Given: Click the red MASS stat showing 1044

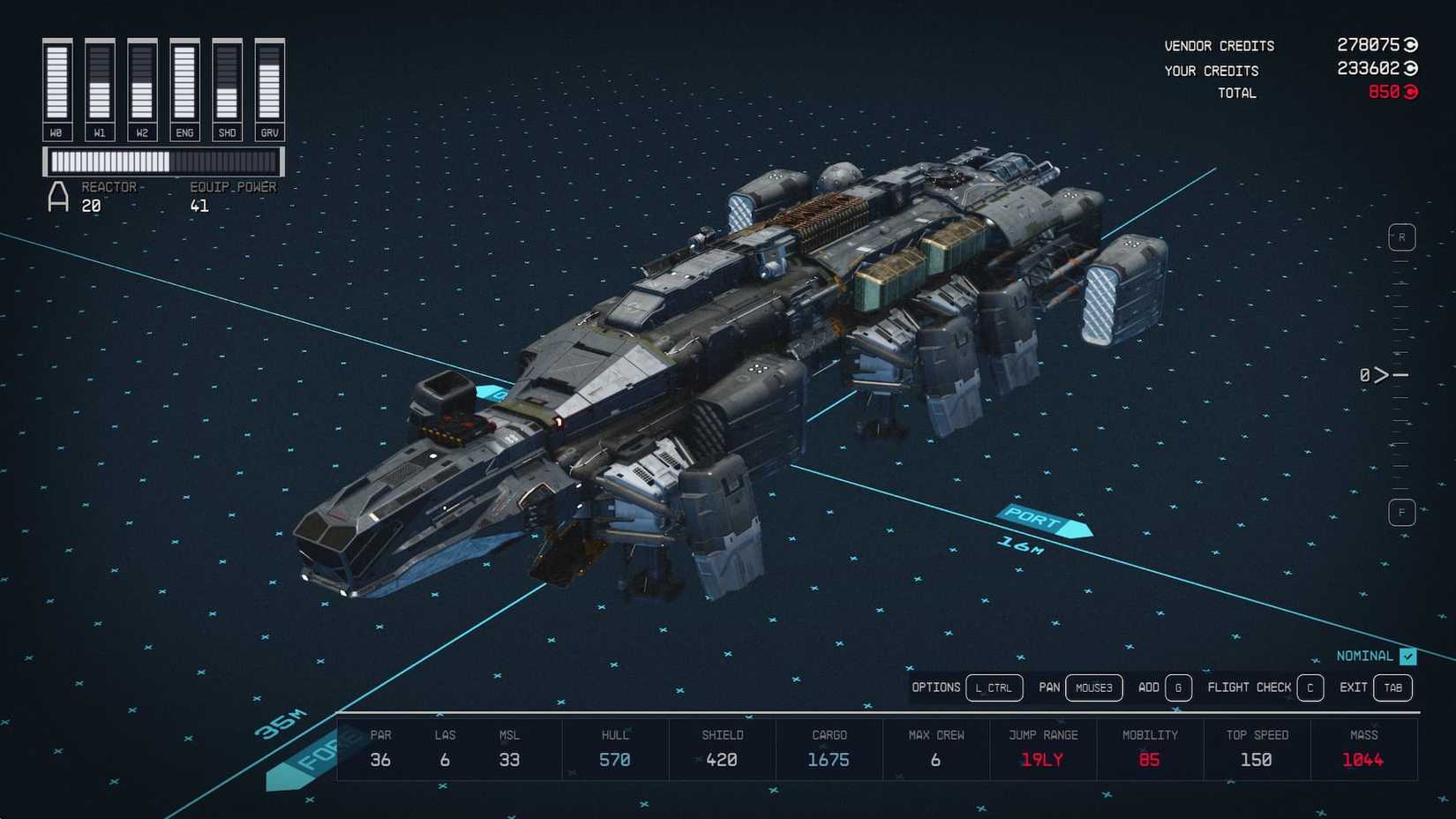Looking at the screenshot, I should tap(1362, 759).
